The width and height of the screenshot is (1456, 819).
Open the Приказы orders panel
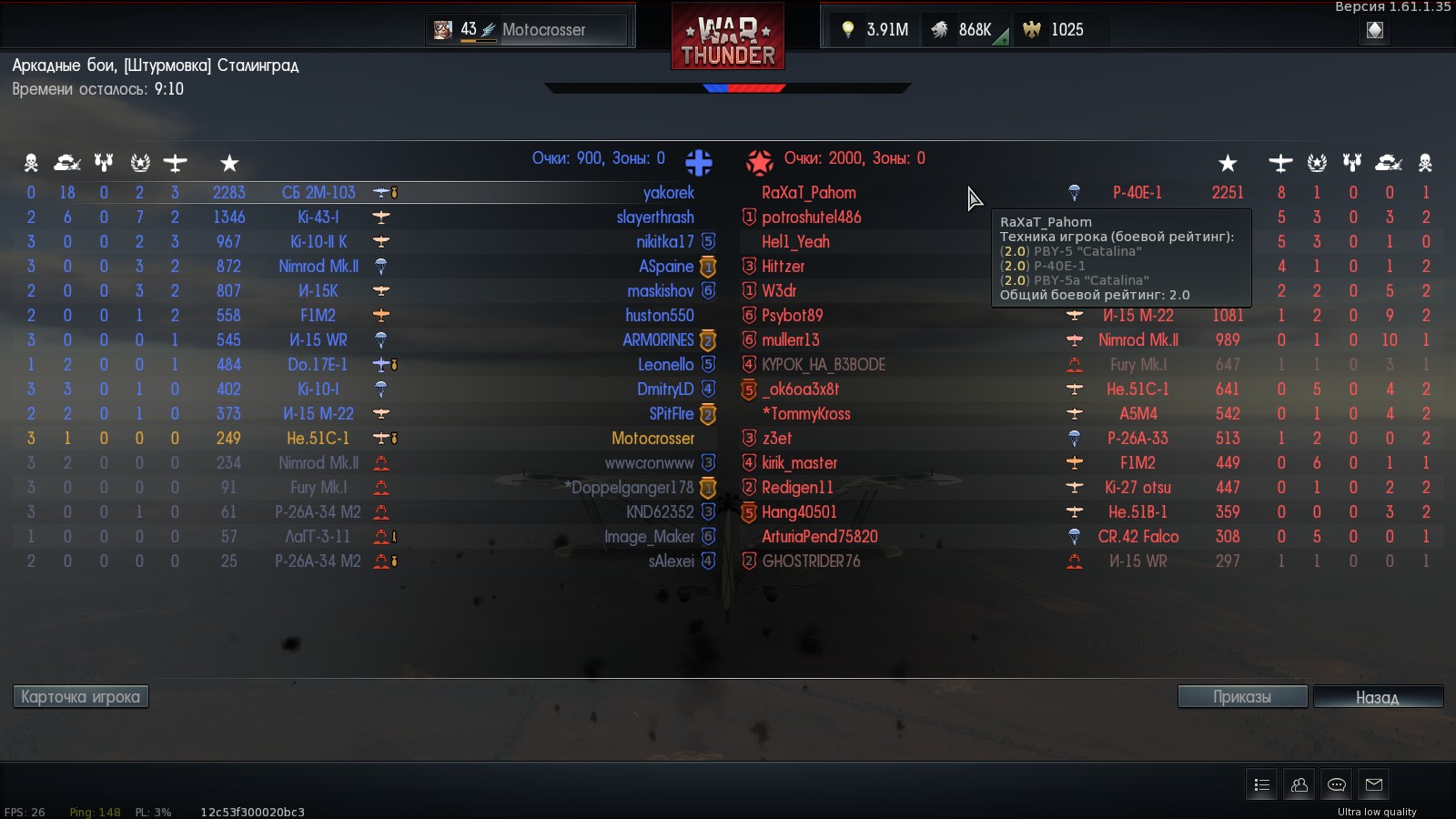click(1242, 697)
